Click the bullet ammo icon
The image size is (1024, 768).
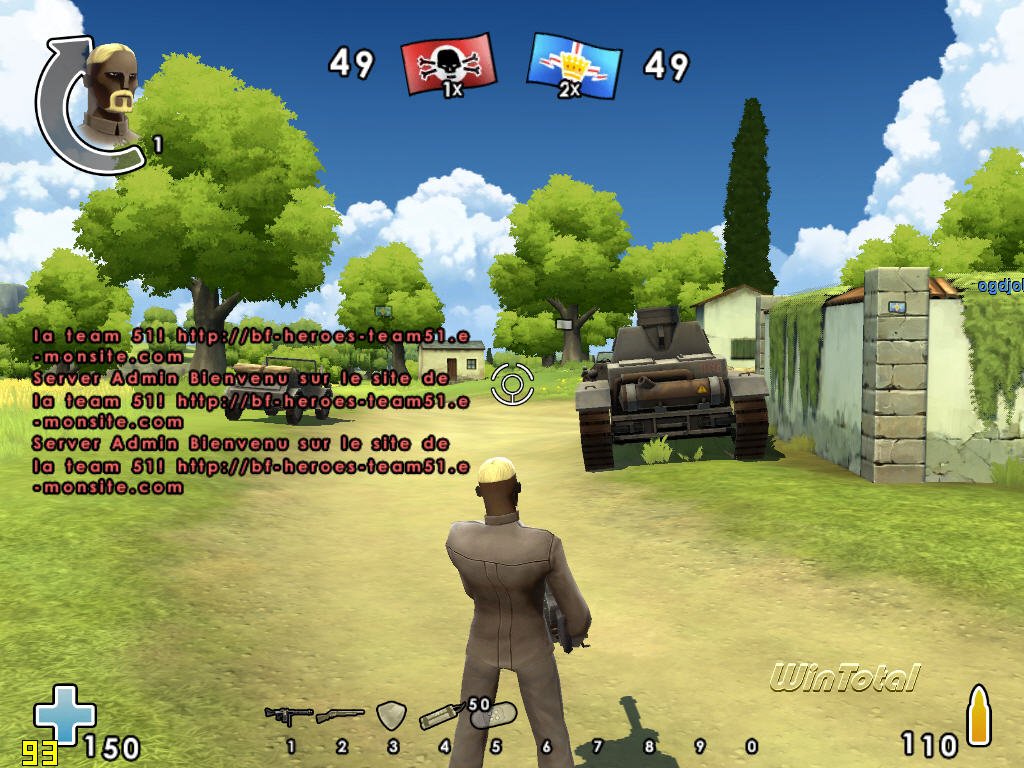(978, 715)
